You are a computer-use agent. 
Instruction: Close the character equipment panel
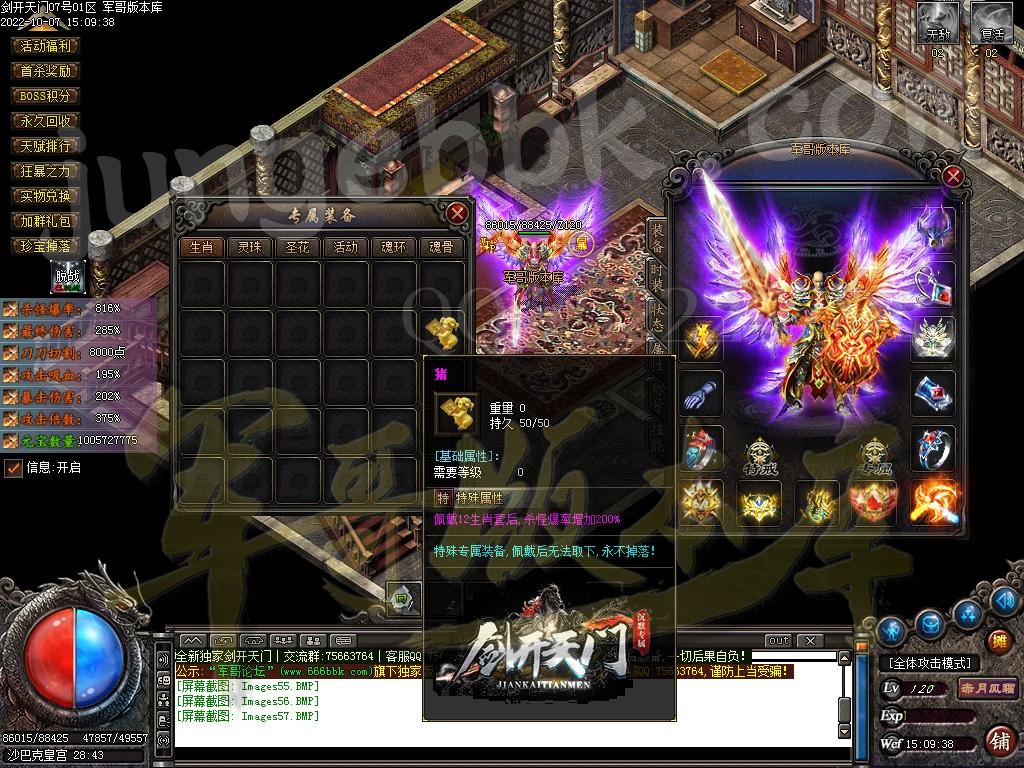pos(953,177)
